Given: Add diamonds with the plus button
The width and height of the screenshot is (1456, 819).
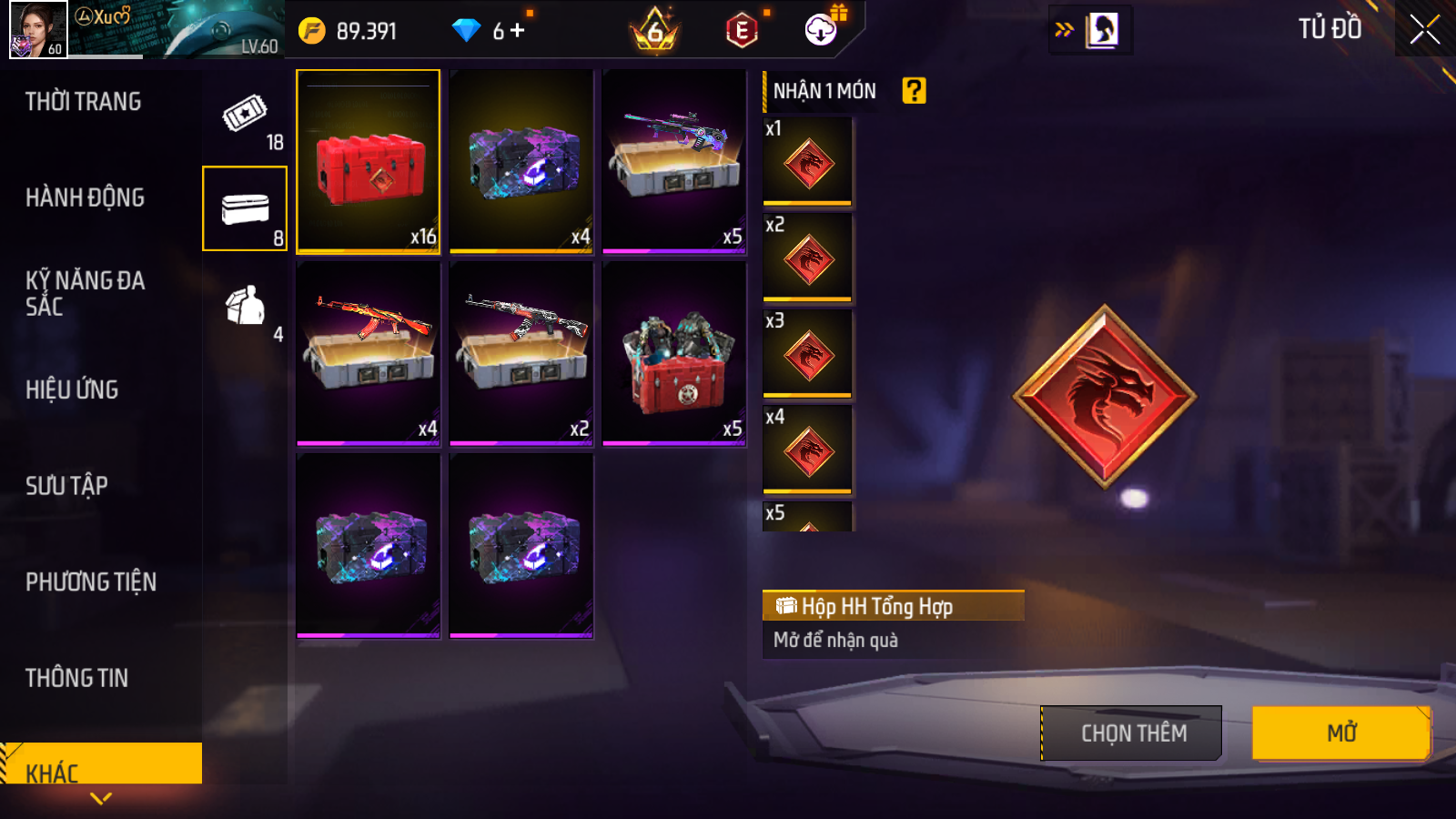Looking at the screenshot, I should point(518,31).
